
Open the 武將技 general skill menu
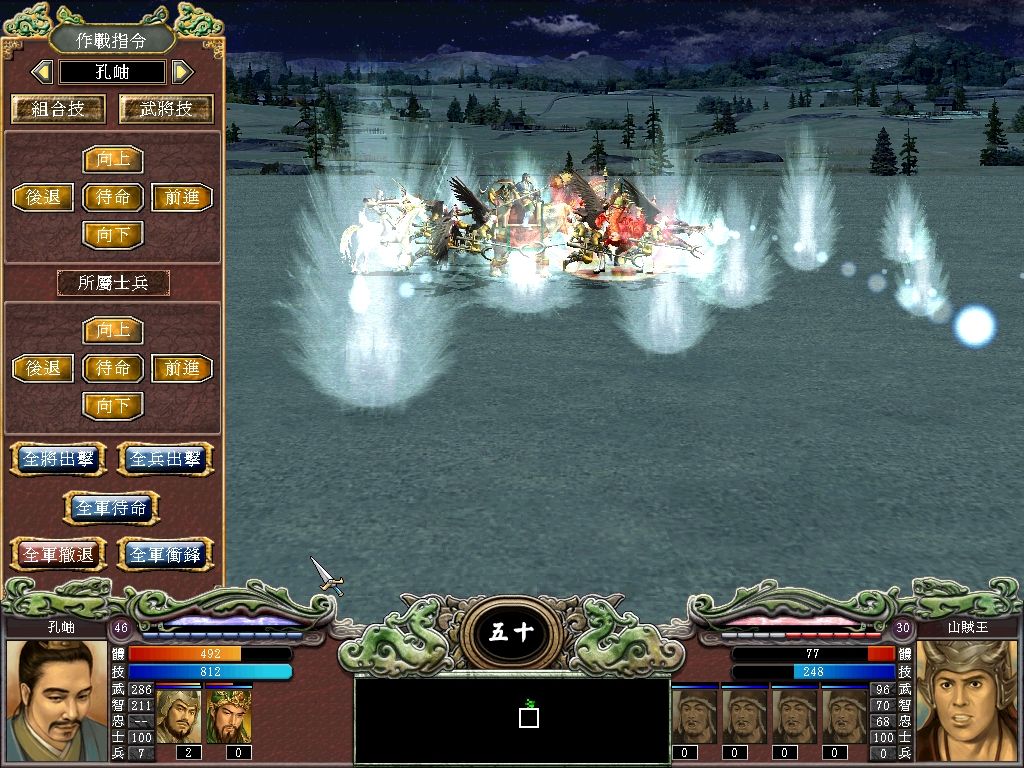[166, 109]
